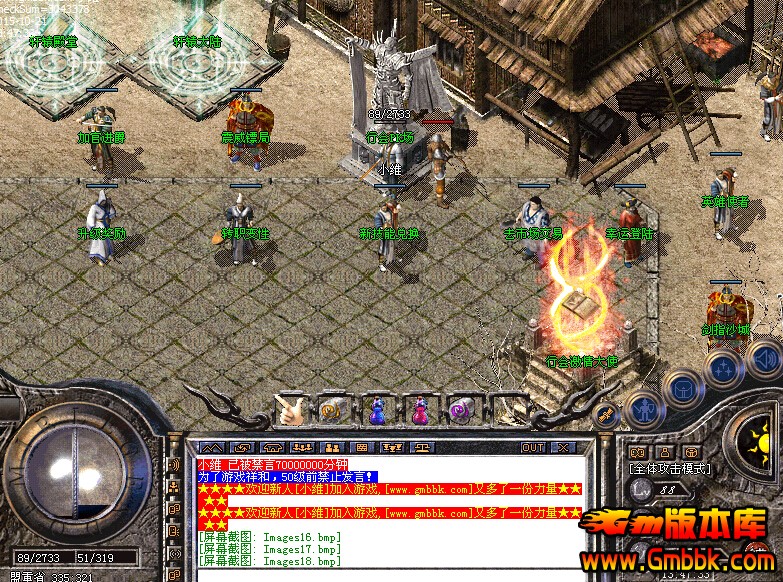Open the telephone icon on chat toolbar
The image size is (783, 582).
(x=272, y=447)
